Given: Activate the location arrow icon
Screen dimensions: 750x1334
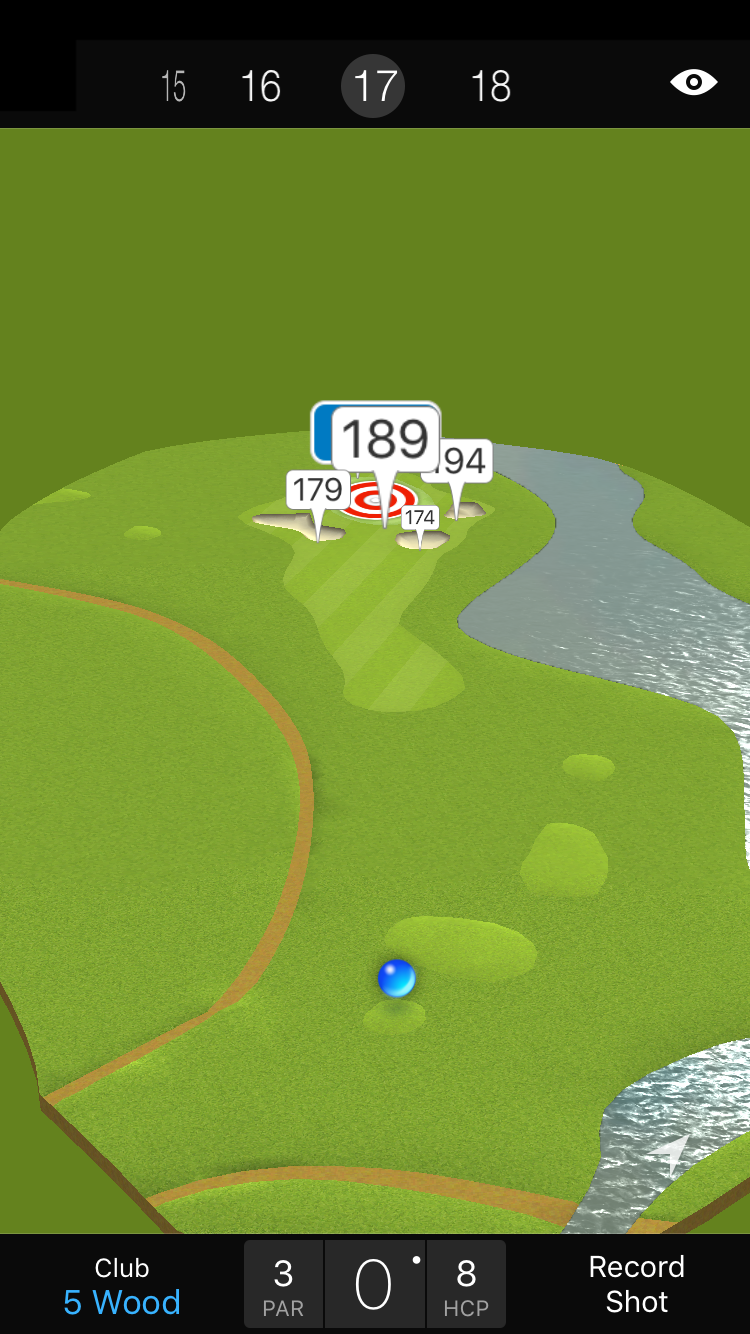Looking at the screenshot, I should (672, 1152).
